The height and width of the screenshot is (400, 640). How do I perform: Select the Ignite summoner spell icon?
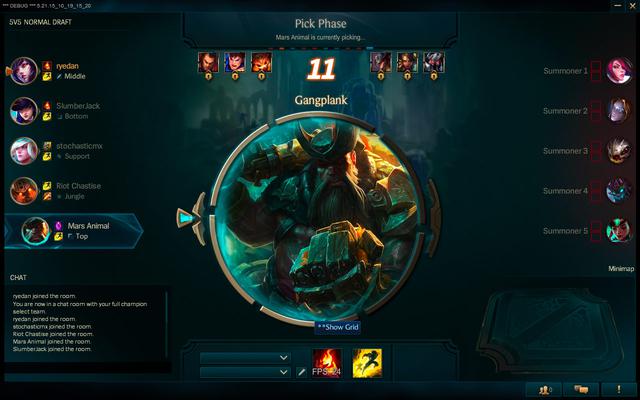point(327,363)
